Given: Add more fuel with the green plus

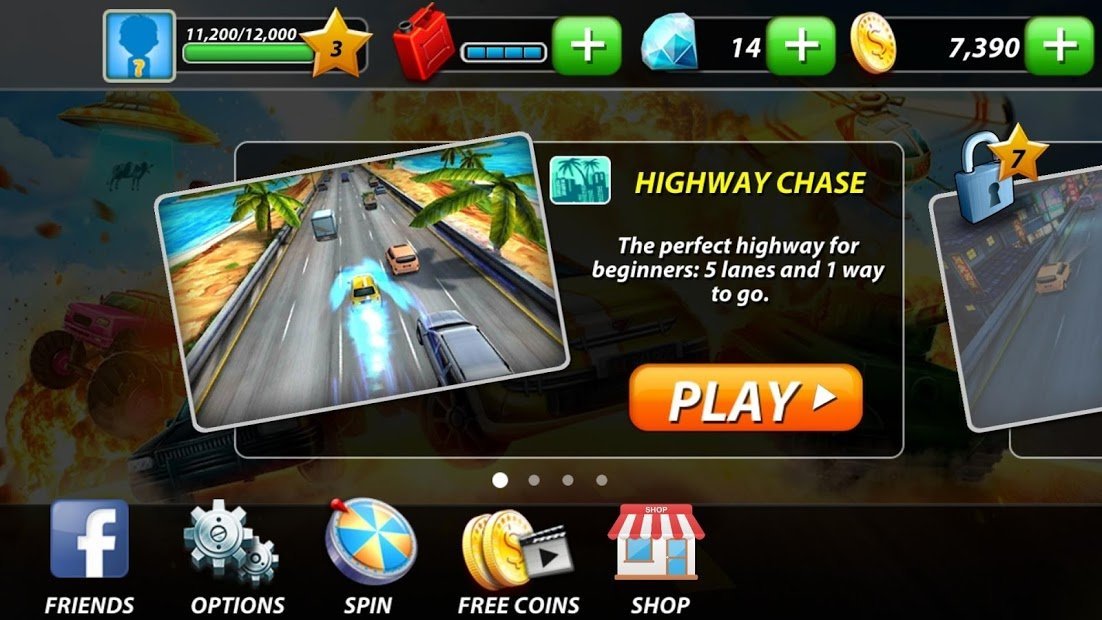Looking at the screenshot, I should coord(587,47).
